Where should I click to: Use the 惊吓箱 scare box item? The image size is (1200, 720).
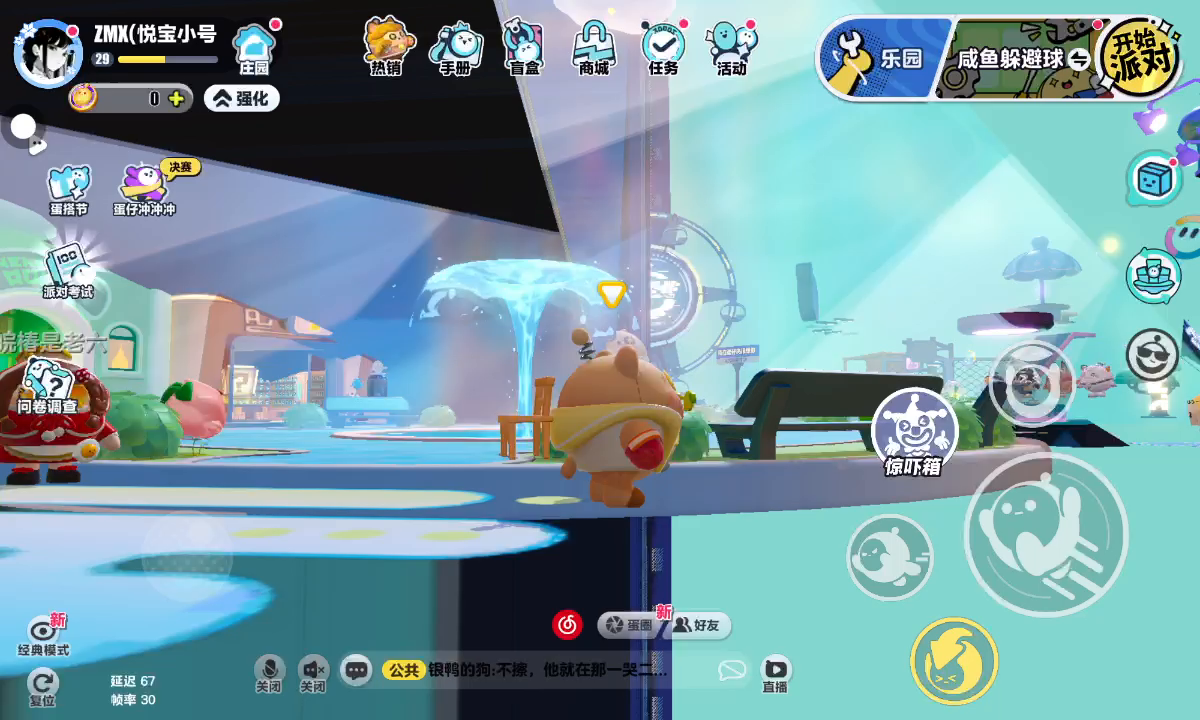914,432
